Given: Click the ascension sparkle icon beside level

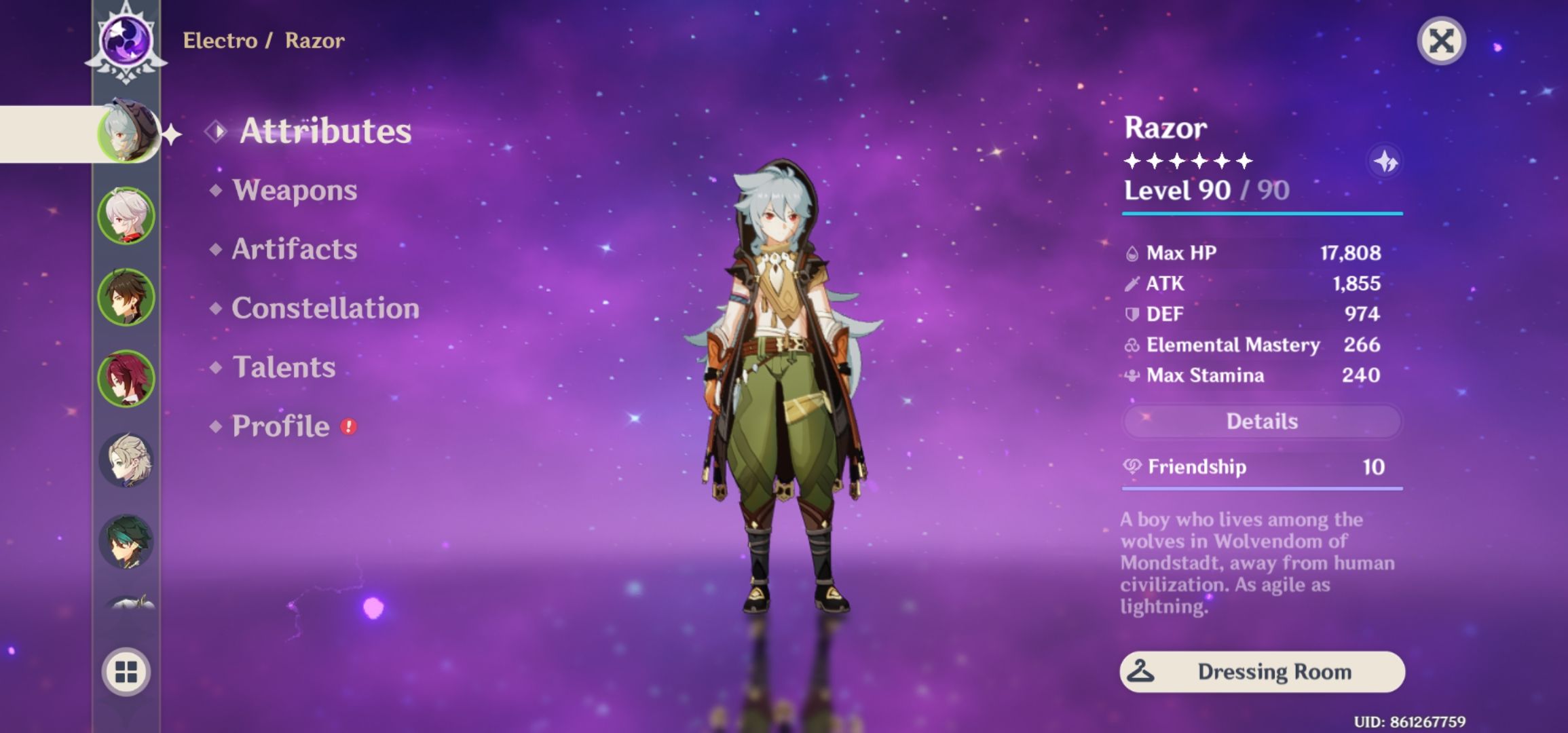Looking at the screenshot, I should coord(1385,162).
